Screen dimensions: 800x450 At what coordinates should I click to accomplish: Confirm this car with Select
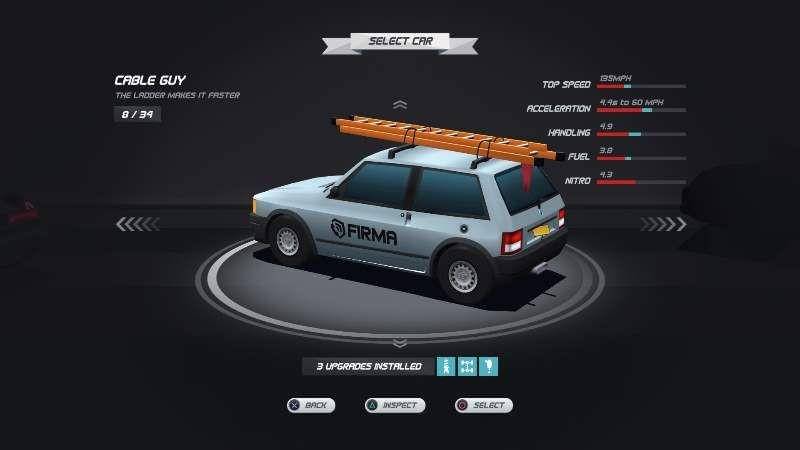(483, 405)
